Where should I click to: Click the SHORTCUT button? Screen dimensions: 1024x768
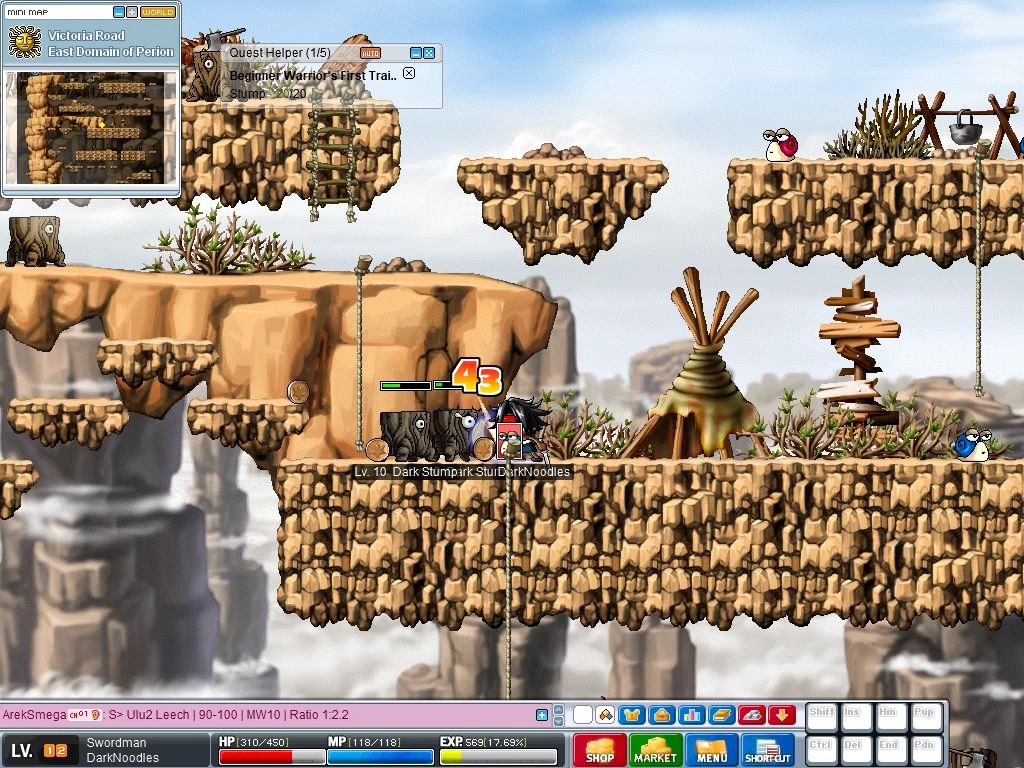[x=768, y=750]
